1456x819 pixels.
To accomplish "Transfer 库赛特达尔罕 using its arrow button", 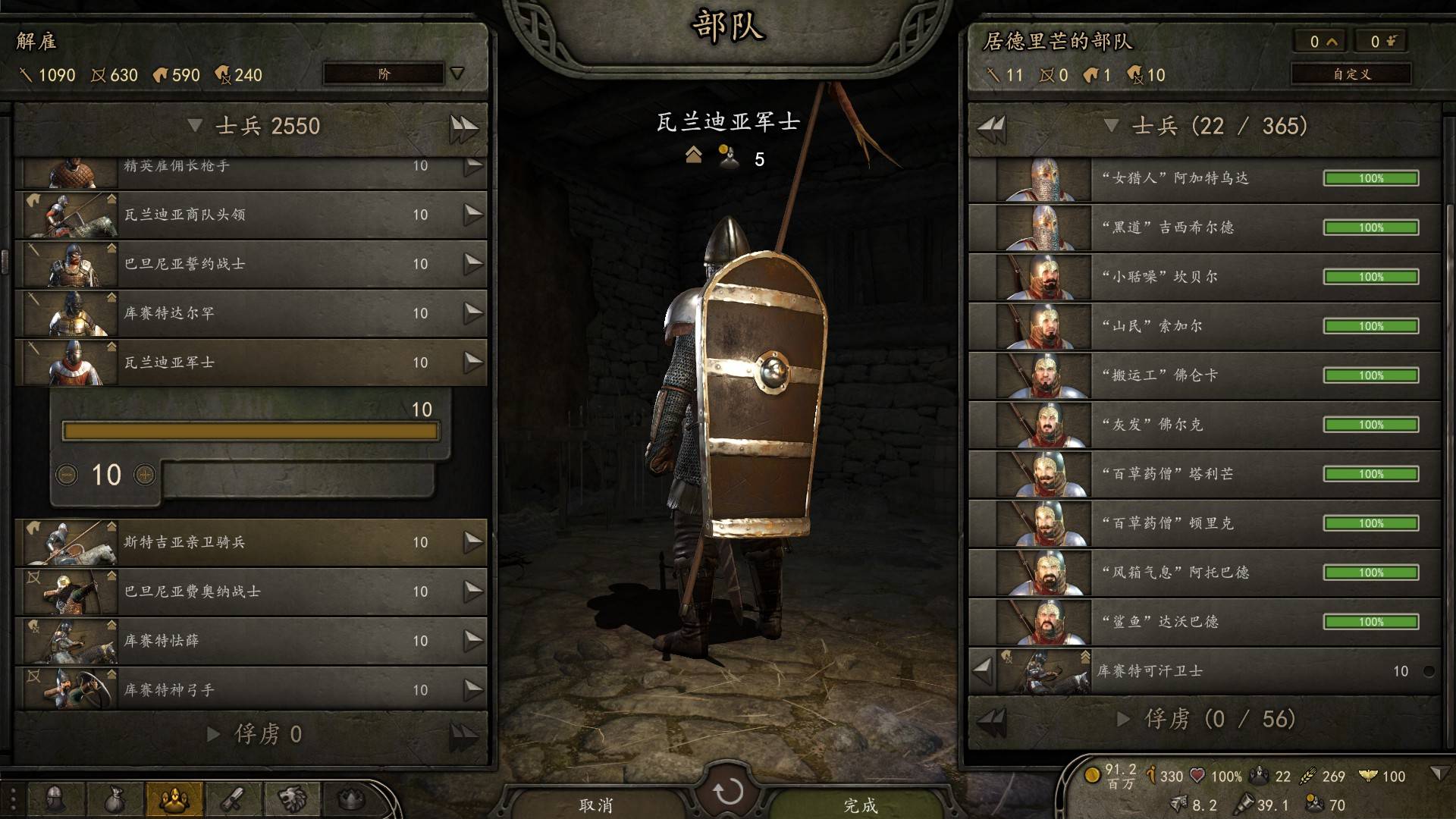I will click(473, 312).
